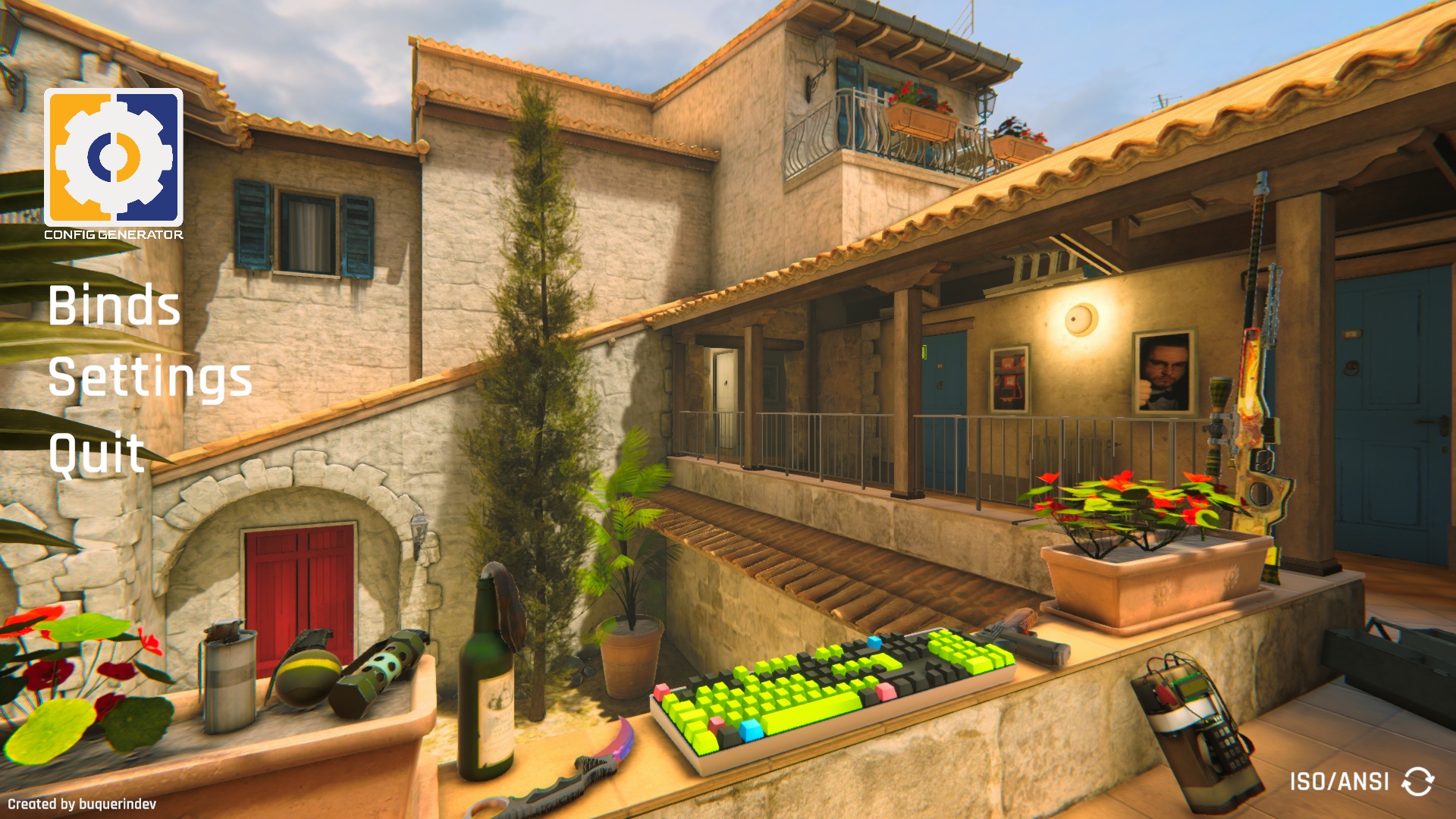Open the Binds menu
Image resolution: width=1456 pixels, height=819 pixels.
(115, 306)
